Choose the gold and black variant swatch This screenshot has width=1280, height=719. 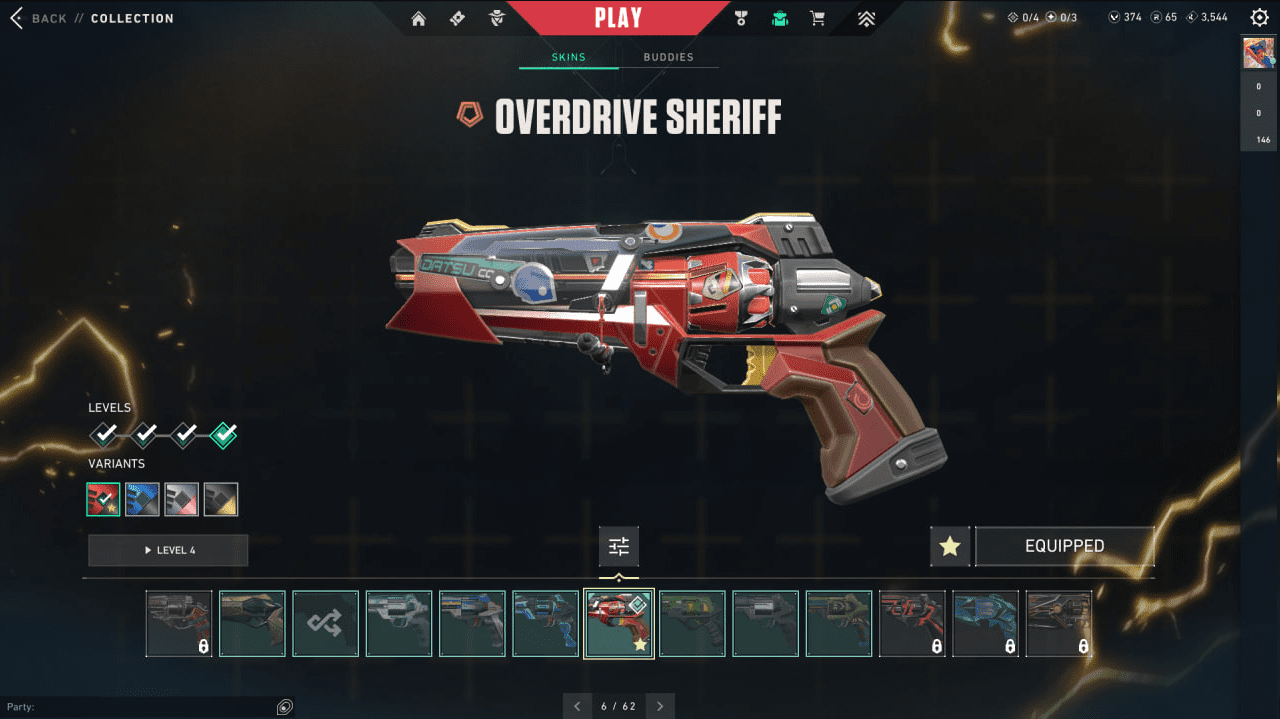[x=221, y=499]
